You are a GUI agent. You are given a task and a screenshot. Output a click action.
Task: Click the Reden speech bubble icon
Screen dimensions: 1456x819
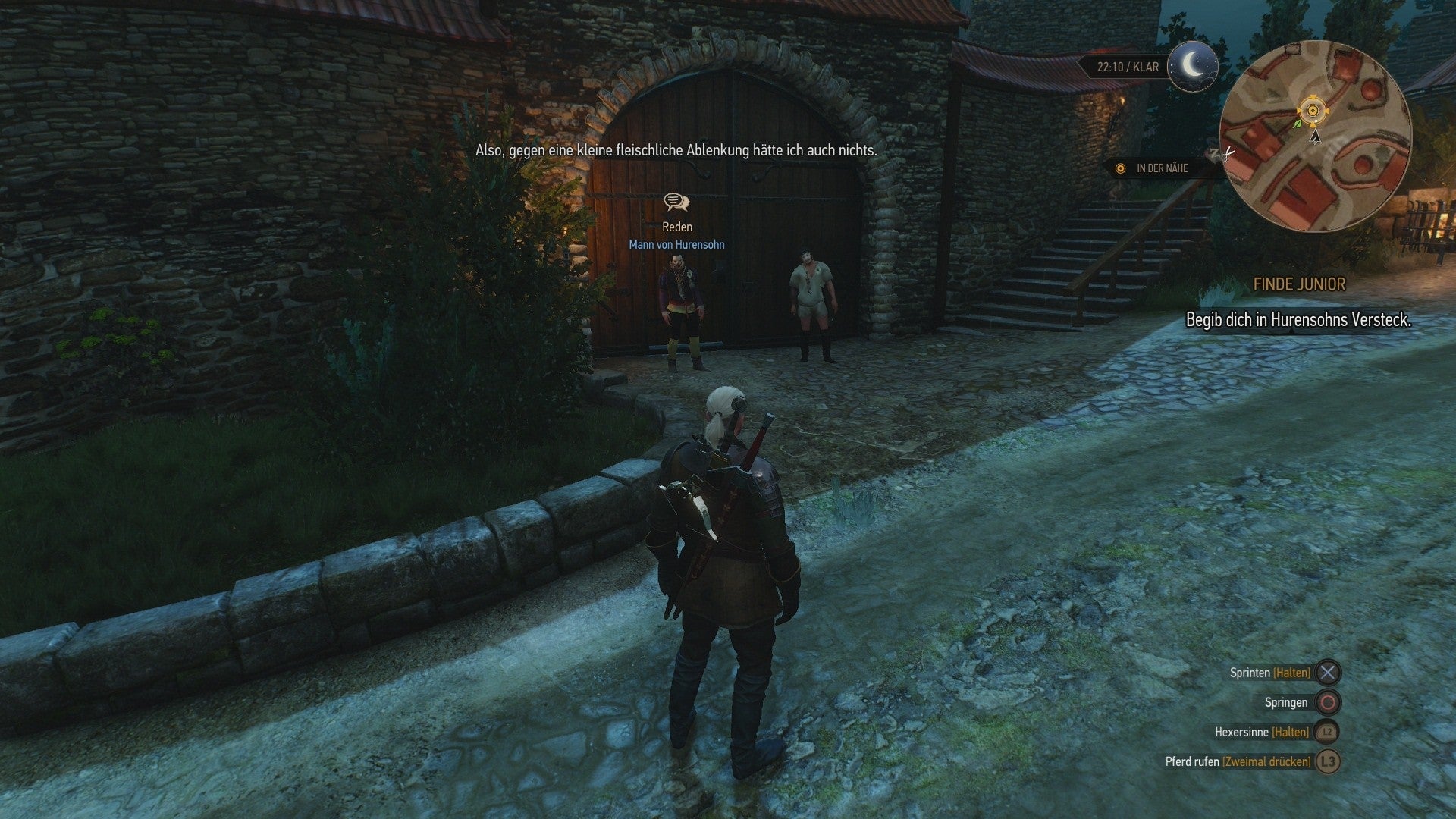[x=677, y=203]
